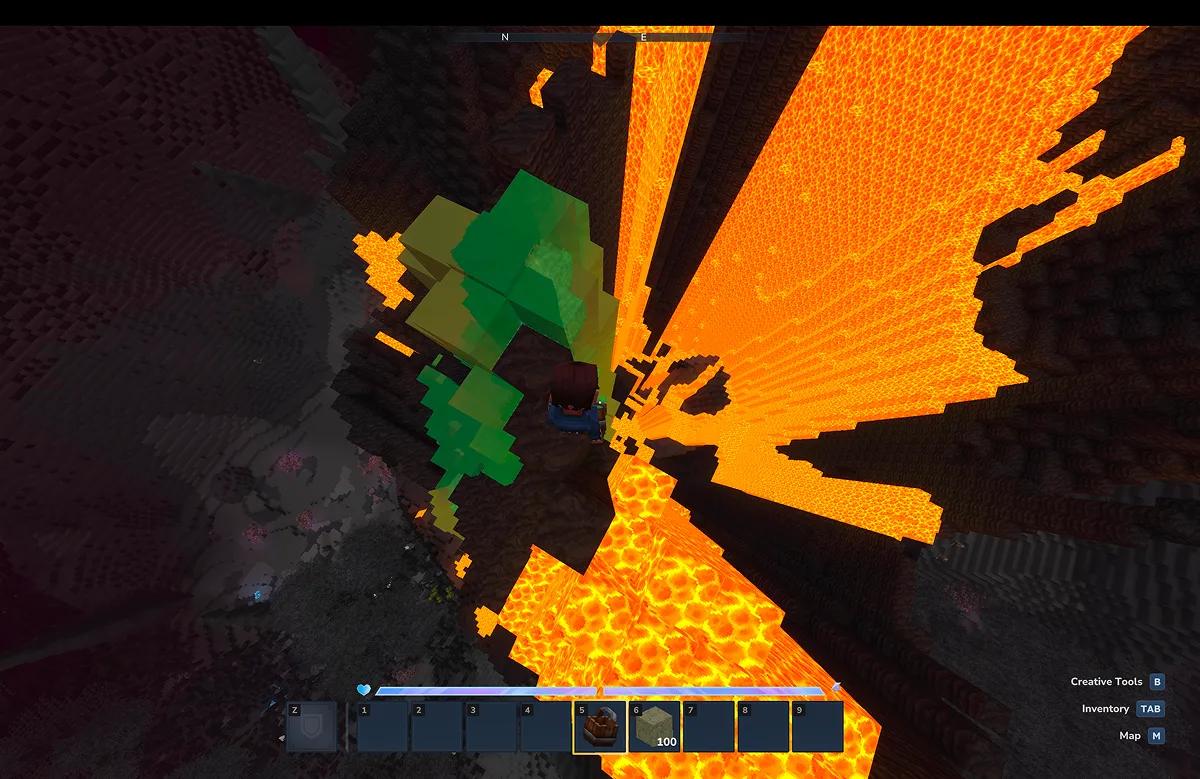Show the Map
Screen dimensions: 1200x779
click(x=1156, y=736)
